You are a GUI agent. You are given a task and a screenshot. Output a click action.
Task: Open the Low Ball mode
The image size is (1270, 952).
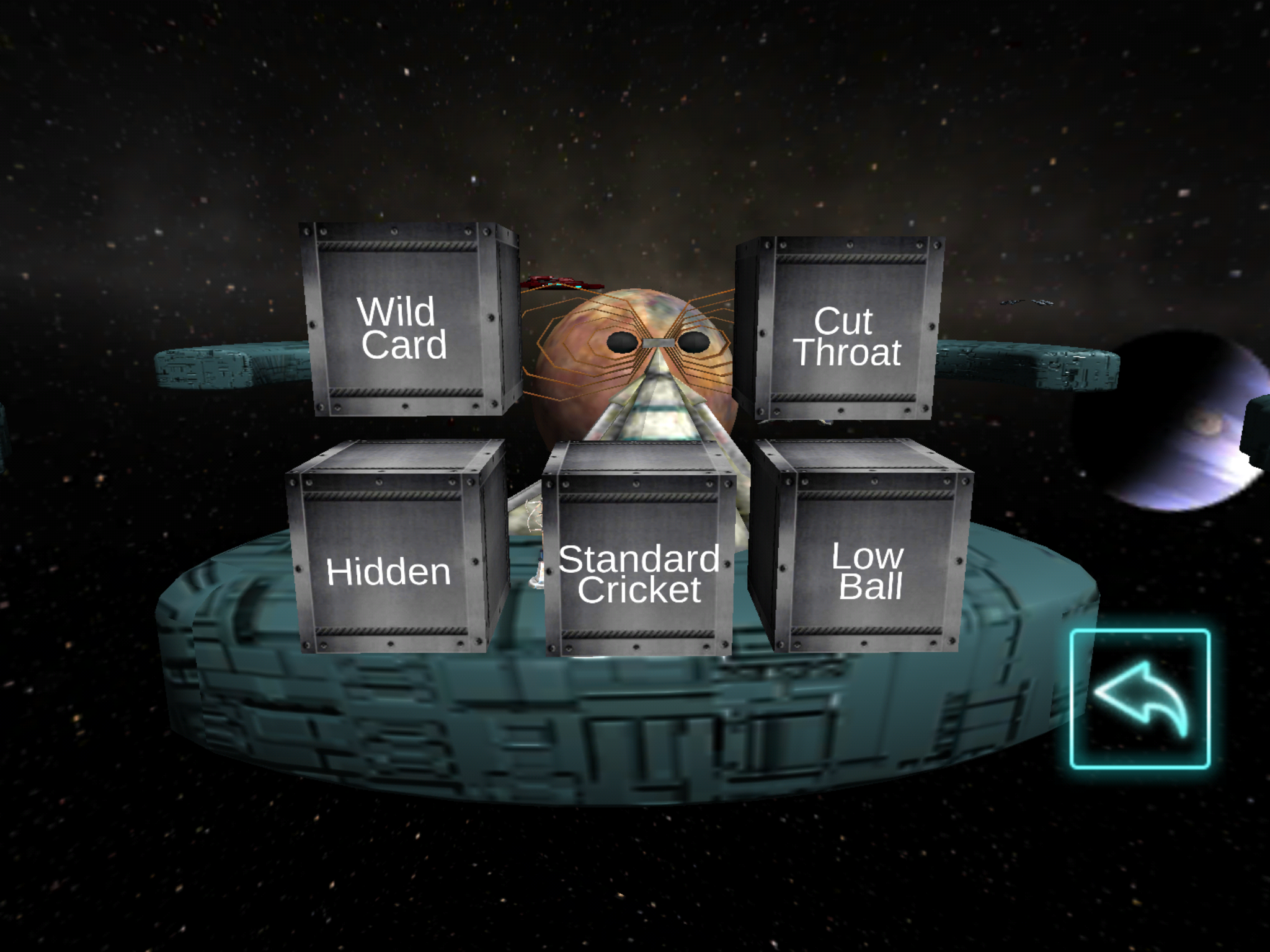click(867, 569)
